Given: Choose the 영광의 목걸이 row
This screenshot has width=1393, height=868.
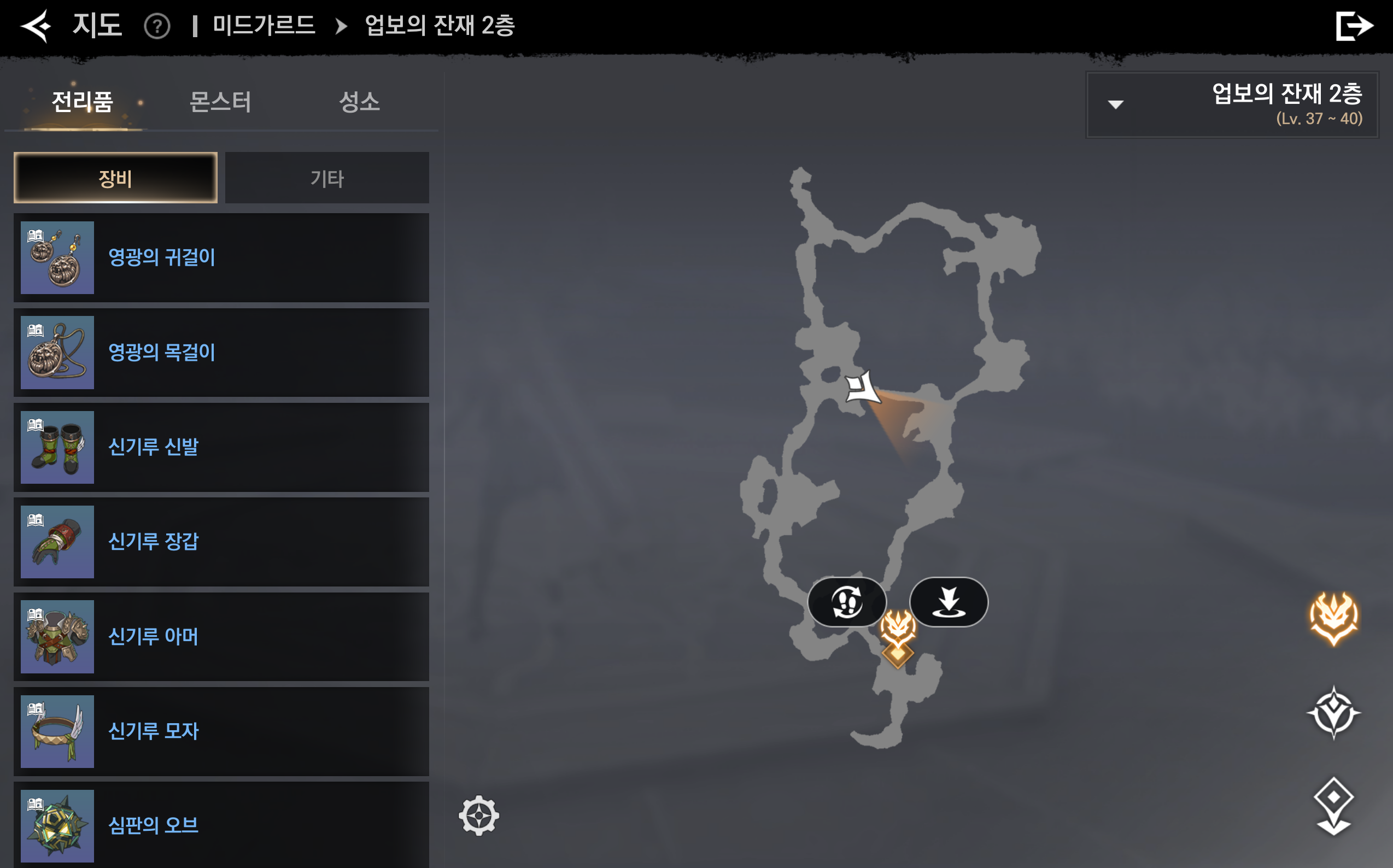Looking at the screenshot, I should (221, 353).
